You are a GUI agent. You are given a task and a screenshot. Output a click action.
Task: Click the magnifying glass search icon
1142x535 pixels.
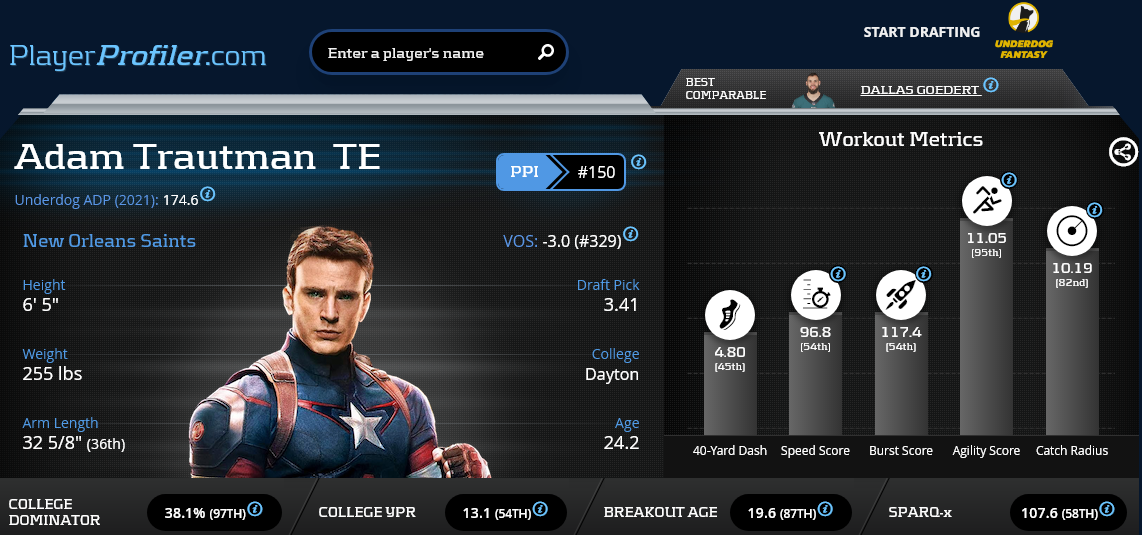click(x=546, y=53)
